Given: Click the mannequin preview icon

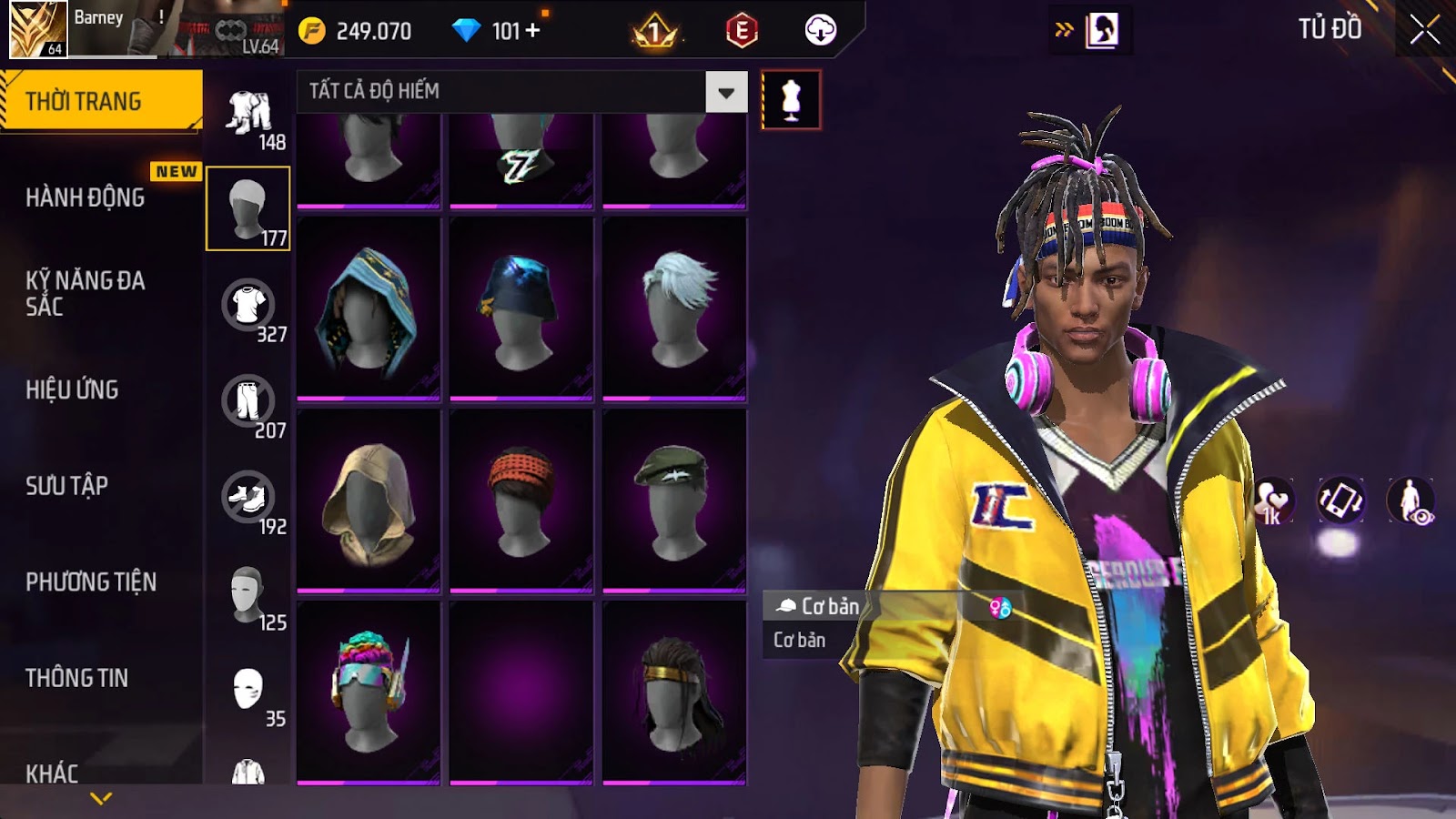Looking at the screenshot, I should (791, 100).
